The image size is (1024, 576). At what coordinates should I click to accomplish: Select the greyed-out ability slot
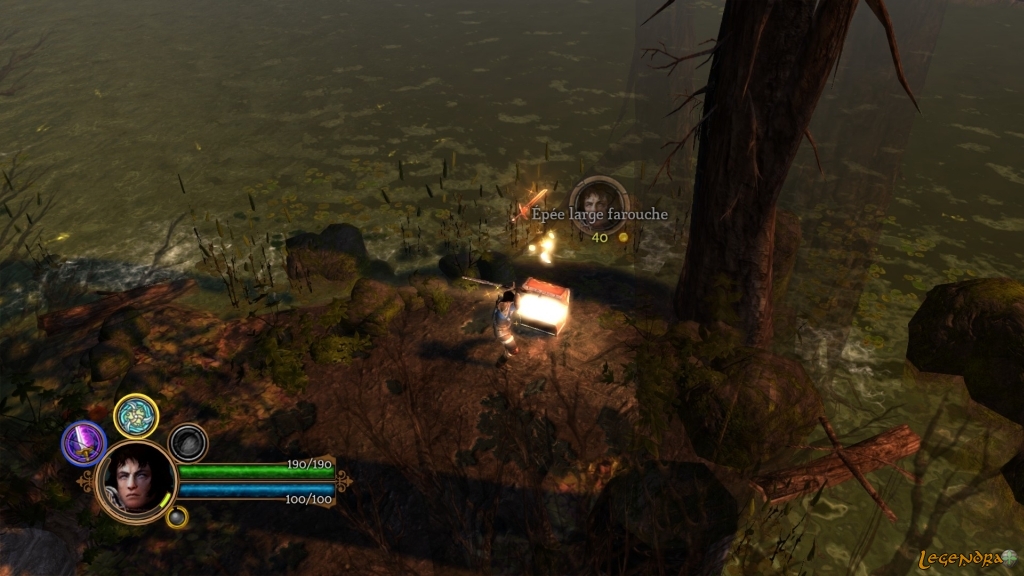tap(188, 442)
